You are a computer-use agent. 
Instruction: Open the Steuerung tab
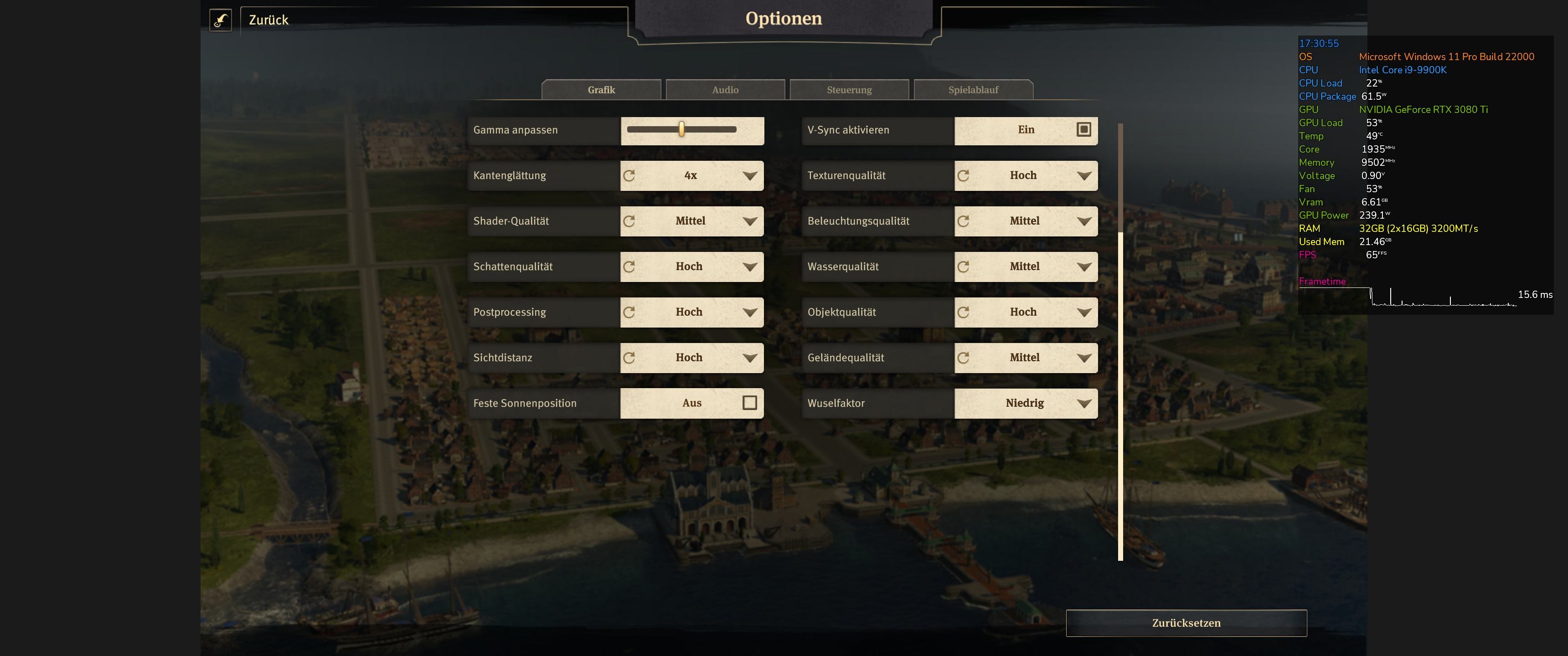coord(849,90)
